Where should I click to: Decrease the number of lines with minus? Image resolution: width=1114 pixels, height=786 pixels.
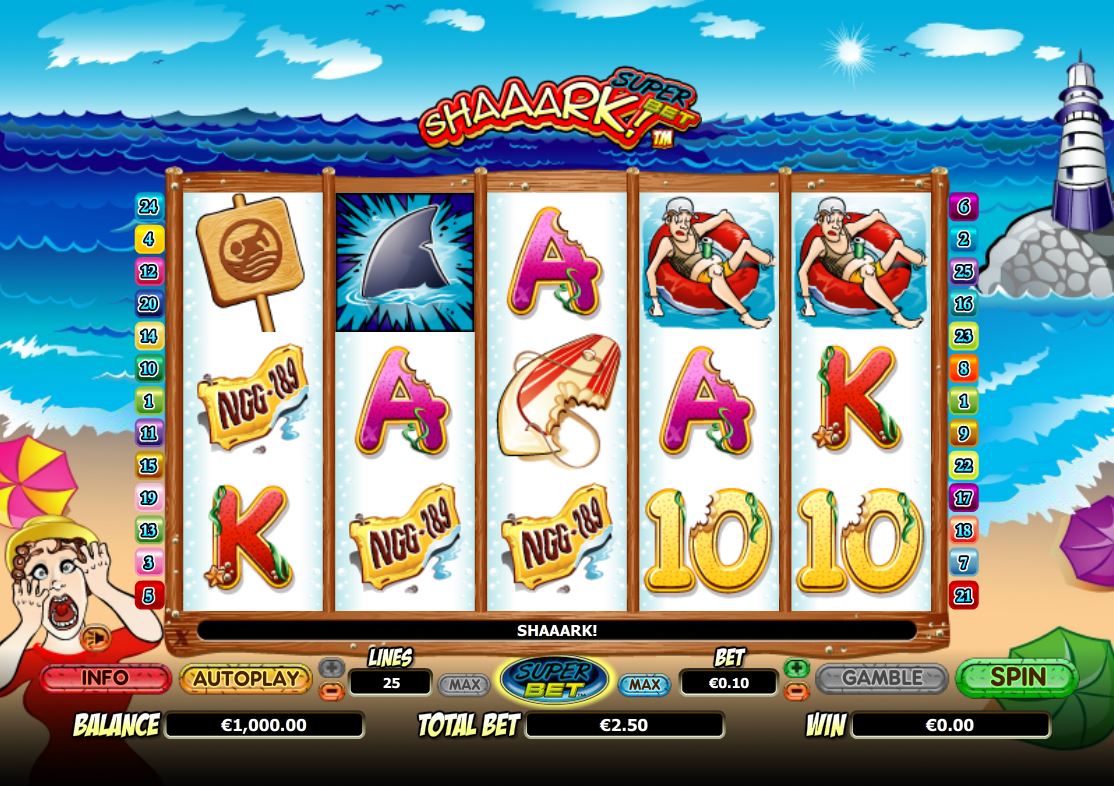tap(331, 691)
